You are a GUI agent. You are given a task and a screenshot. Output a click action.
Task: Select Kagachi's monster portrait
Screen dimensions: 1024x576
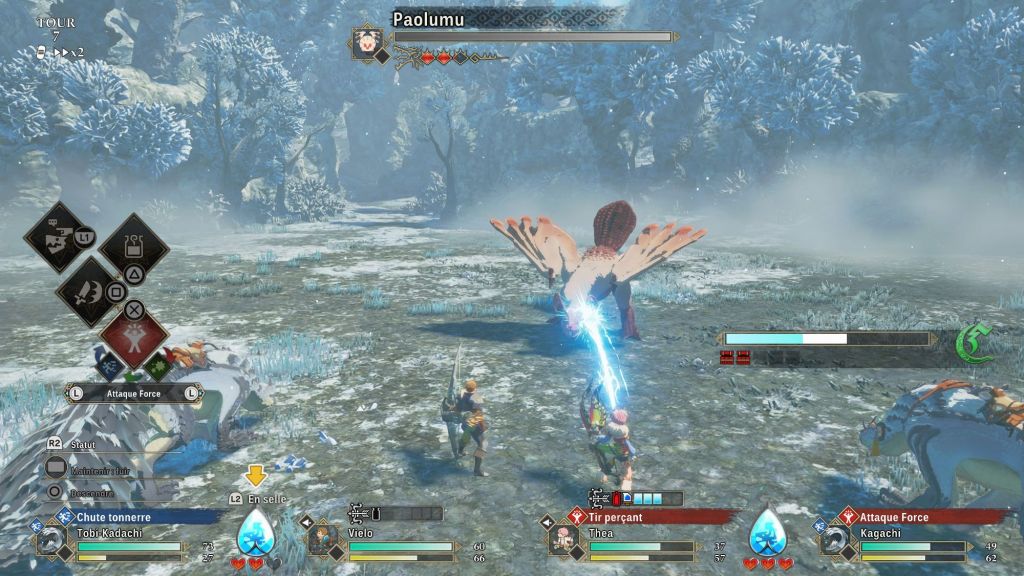(x=834, y=541)
